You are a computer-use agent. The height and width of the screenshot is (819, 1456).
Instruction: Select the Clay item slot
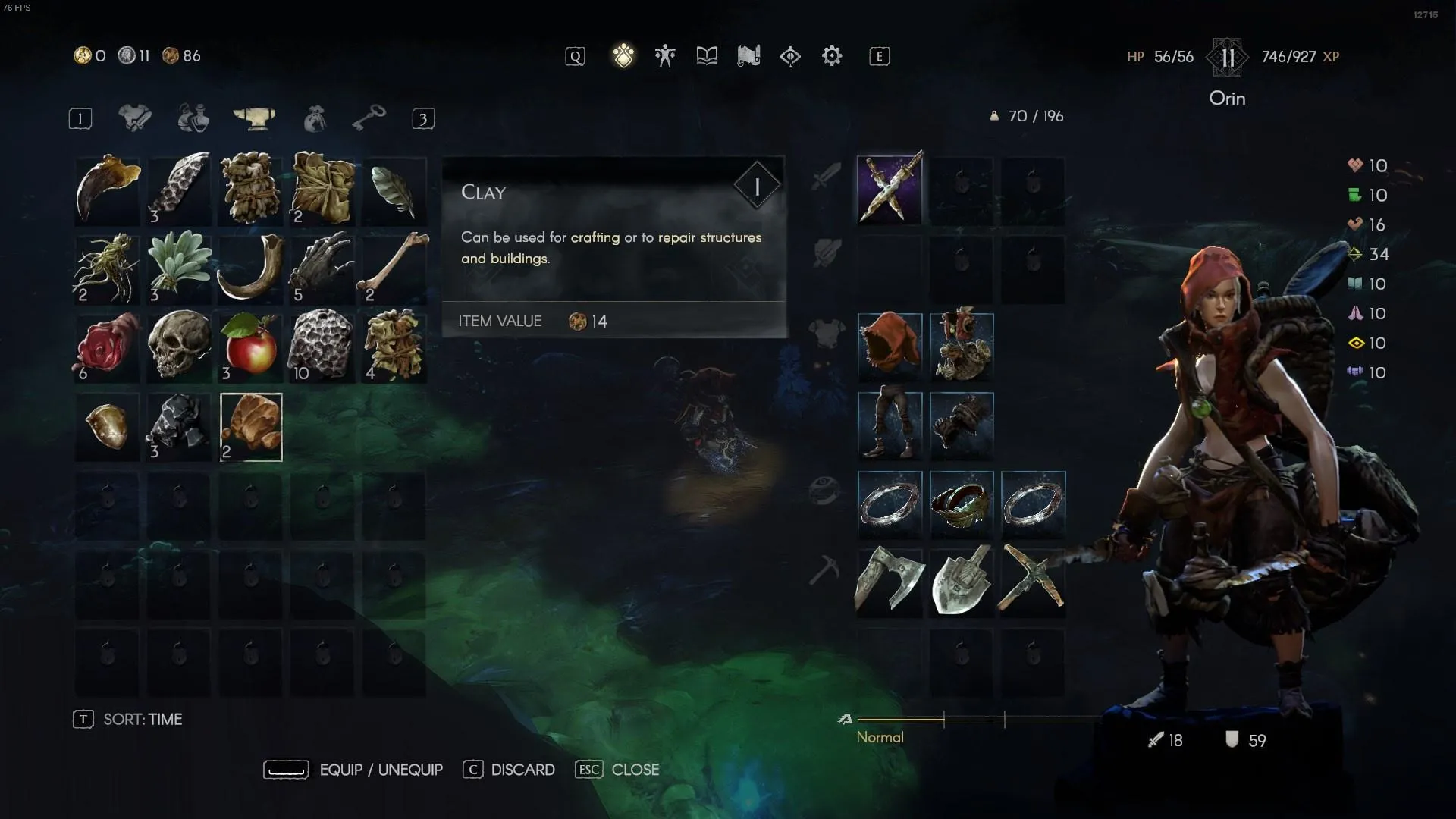coord(251,427)
